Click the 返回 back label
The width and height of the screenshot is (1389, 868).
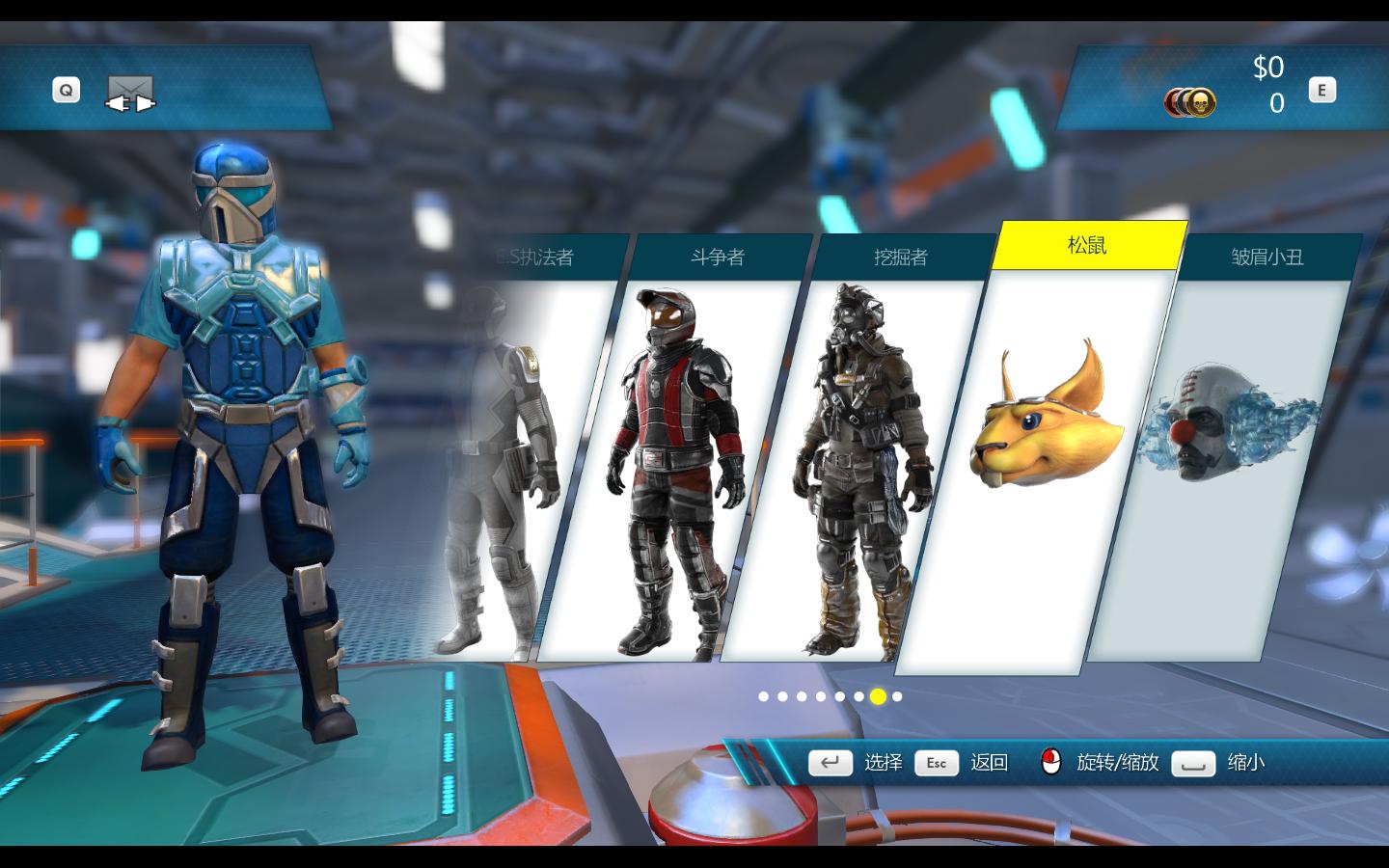(990, 763)
